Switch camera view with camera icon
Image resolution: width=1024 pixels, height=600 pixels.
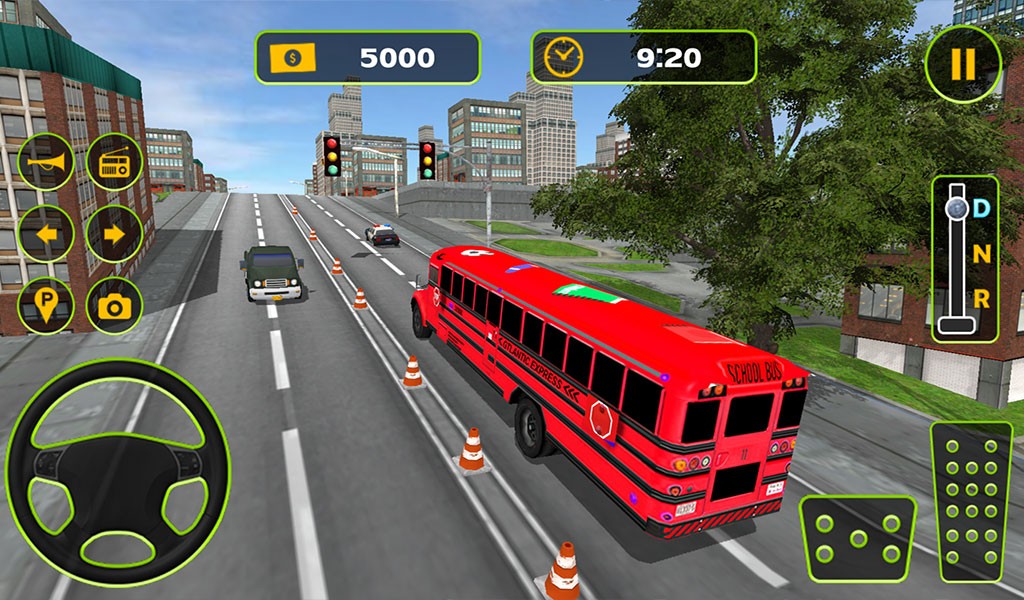(115, 305)
